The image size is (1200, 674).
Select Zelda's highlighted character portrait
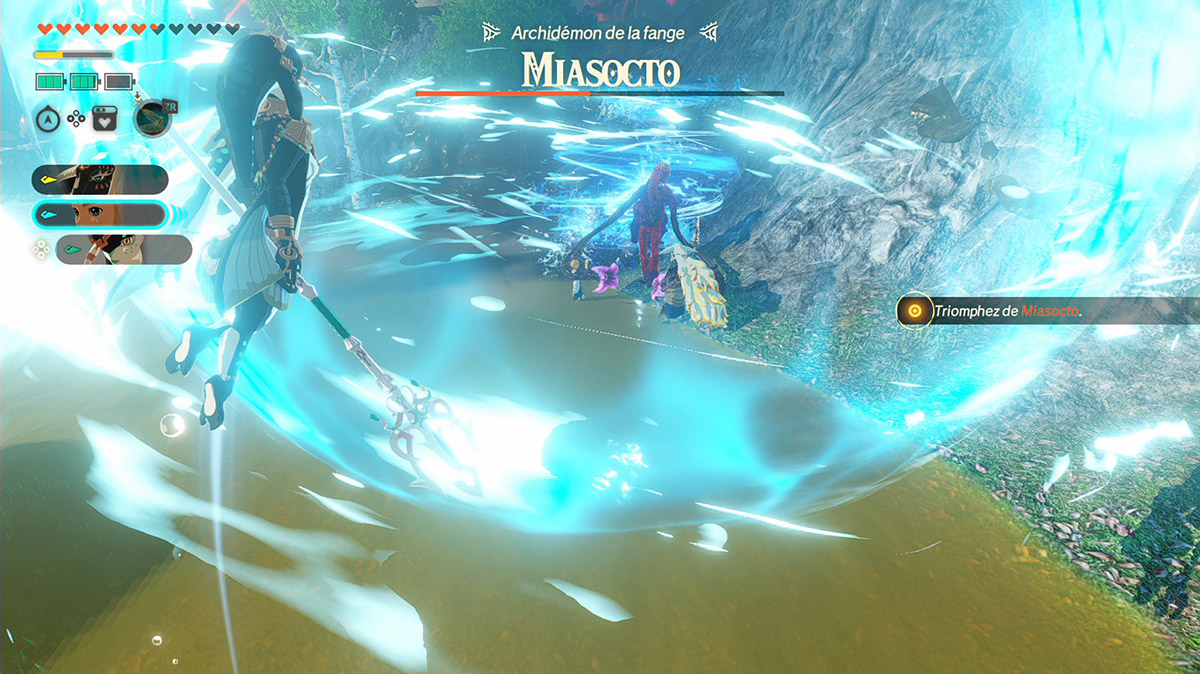tap(99, 215)
